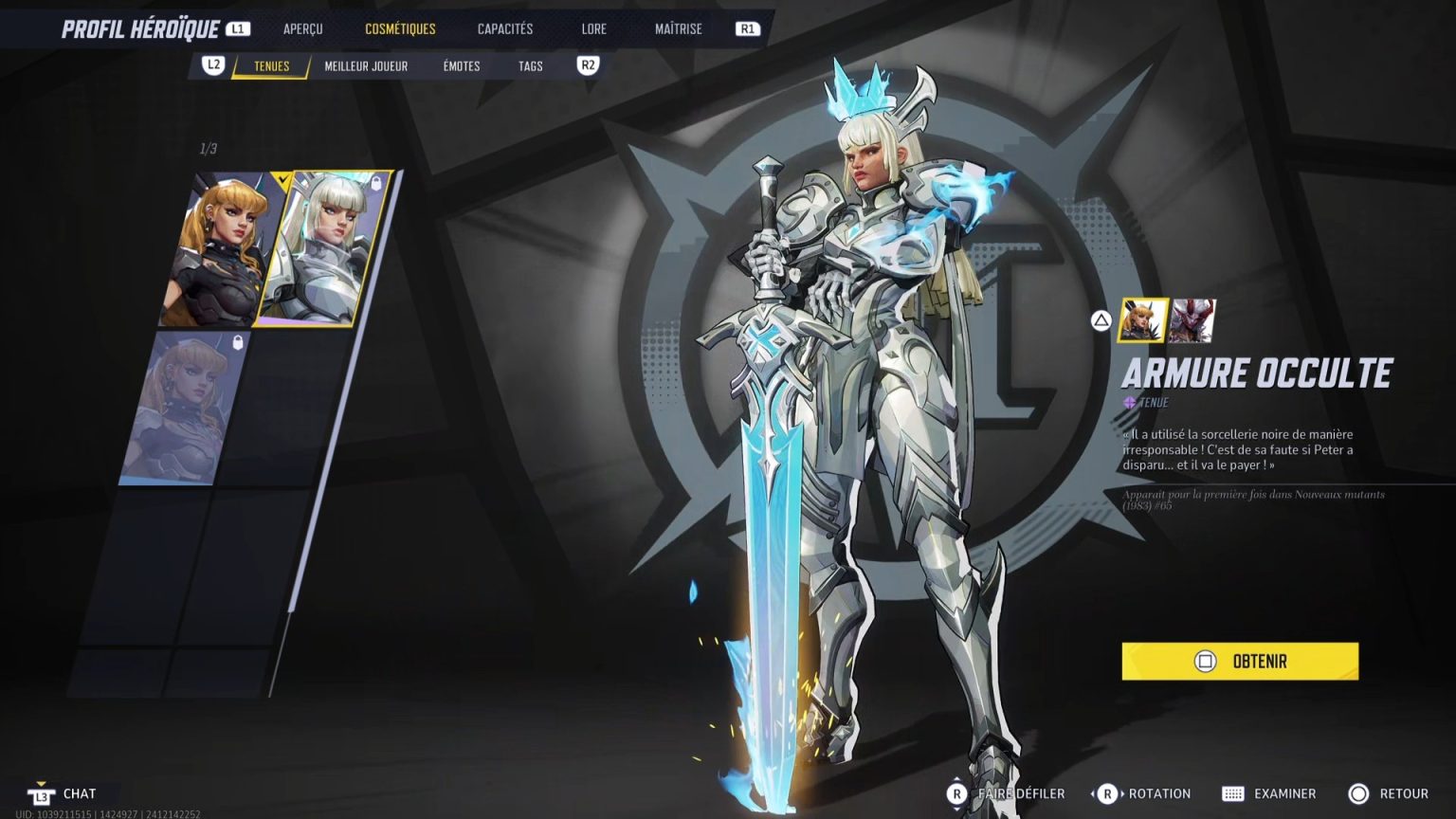Screen dimensions: 1456x819
Task: Open the Aperçu tab
Action: point(301,28)
